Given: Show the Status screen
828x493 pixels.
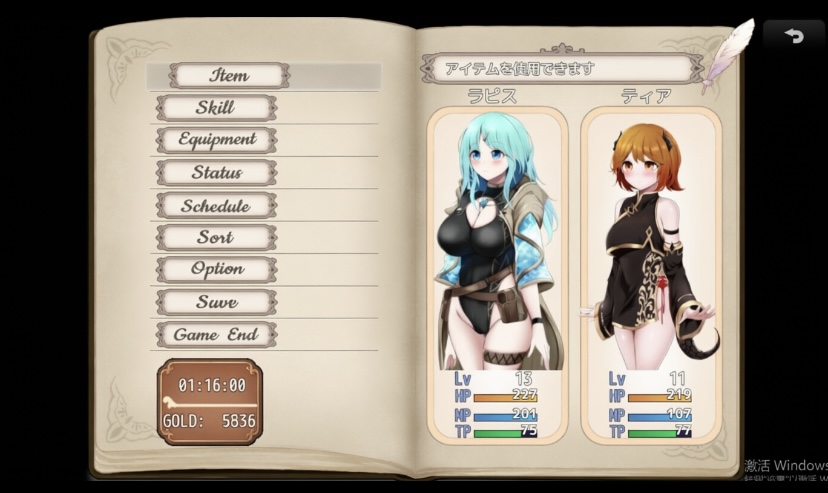Looking at the screenshot, I should (x=216, y=173).
